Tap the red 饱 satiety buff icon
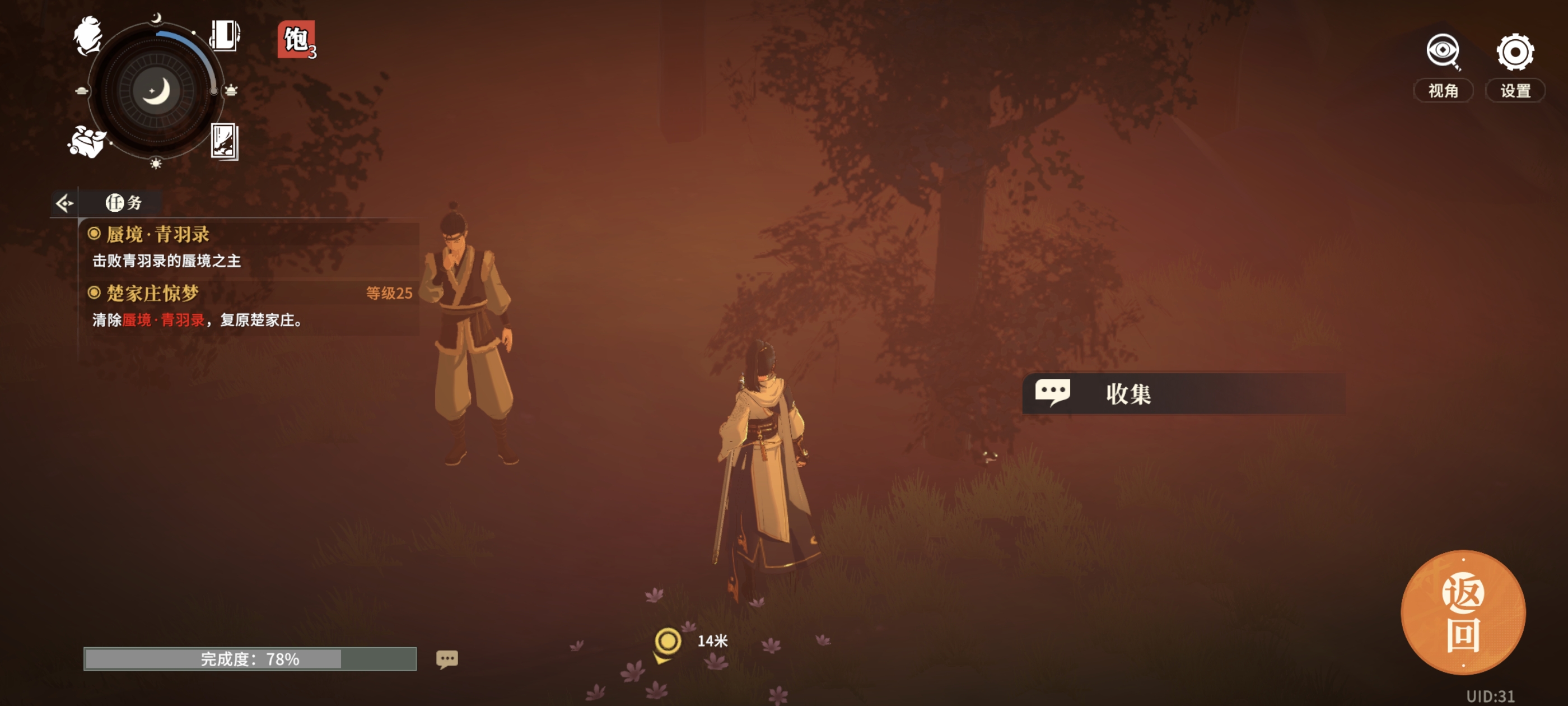 296,40
